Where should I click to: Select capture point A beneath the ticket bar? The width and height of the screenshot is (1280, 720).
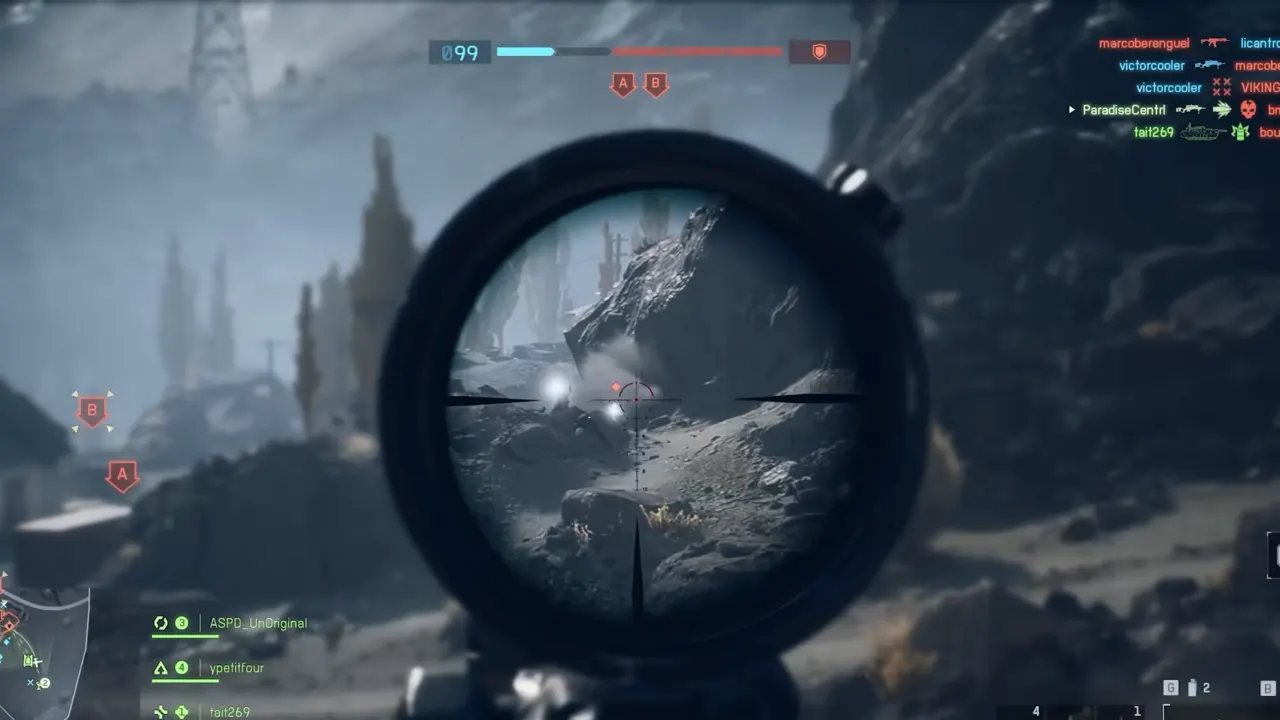[623, 85]
